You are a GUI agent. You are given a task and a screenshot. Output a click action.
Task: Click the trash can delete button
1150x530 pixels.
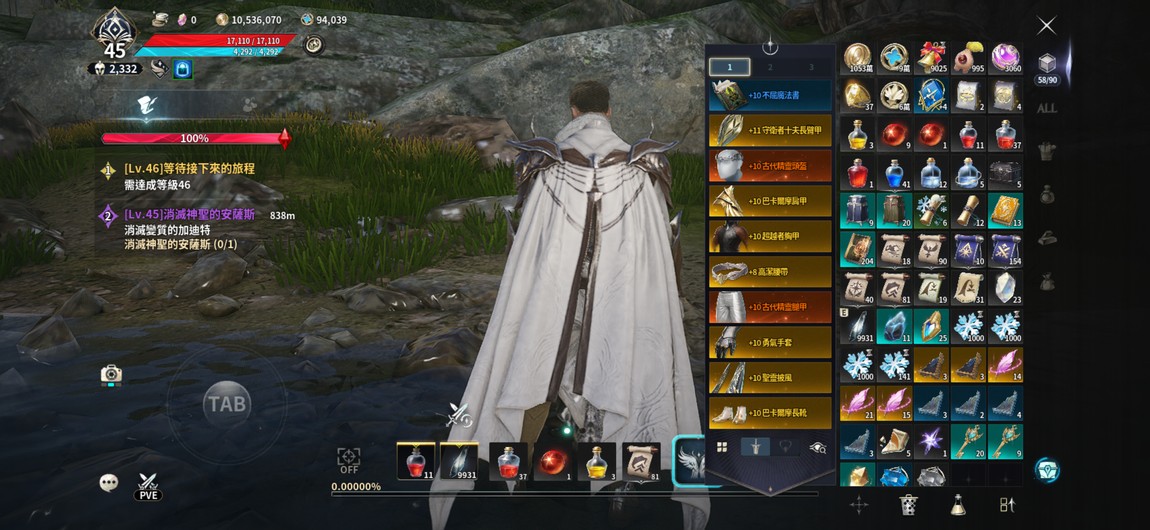tap(908, 504)
